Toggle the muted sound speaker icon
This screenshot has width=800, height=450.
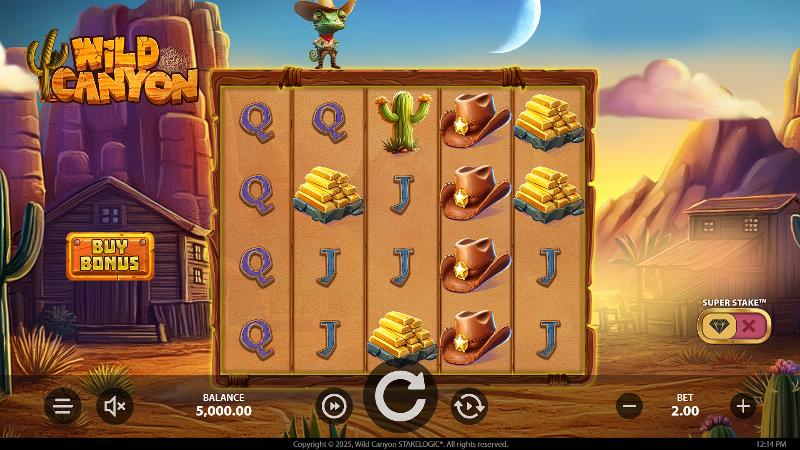[x=115, y=406]
